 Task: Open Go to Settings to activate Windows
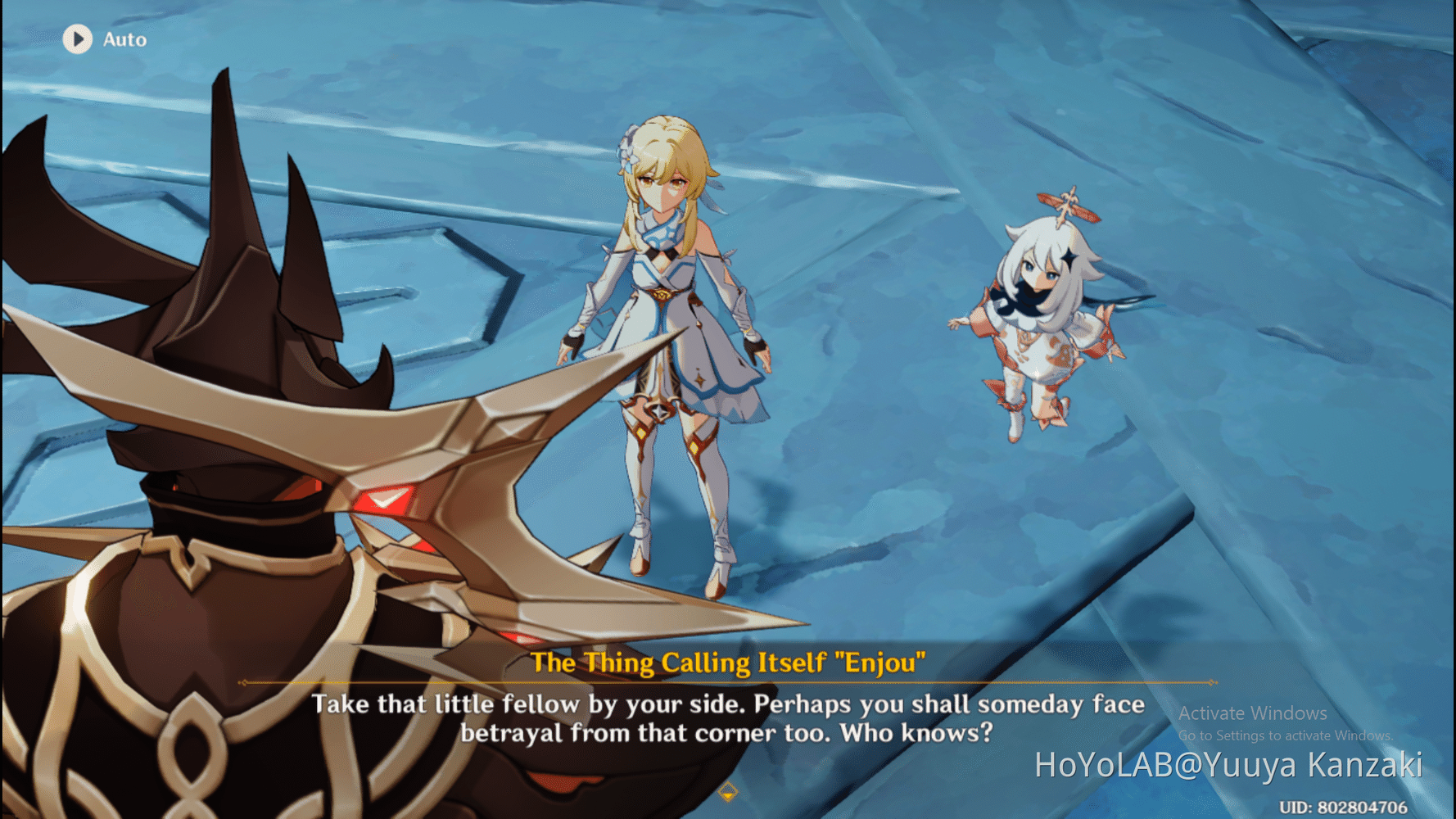[x=1284, y=735]
